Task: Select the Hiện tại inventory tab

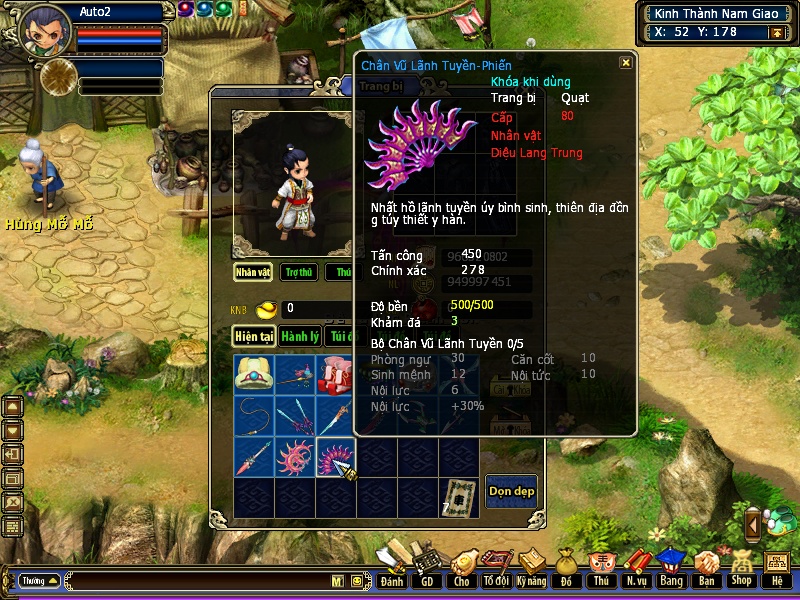Action: tap(254, 337)
